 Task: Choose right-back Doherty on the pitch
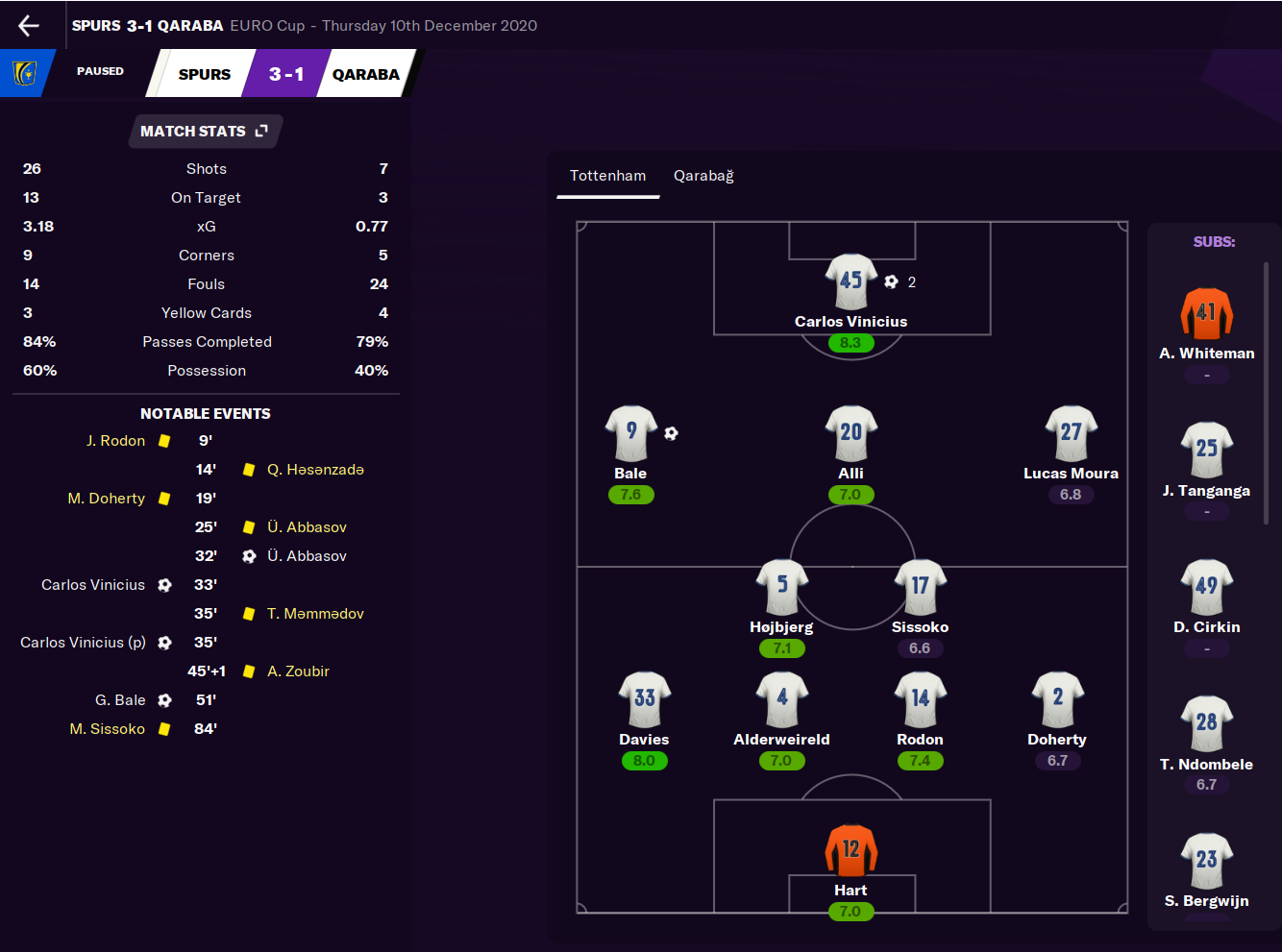pos(1057,698)
